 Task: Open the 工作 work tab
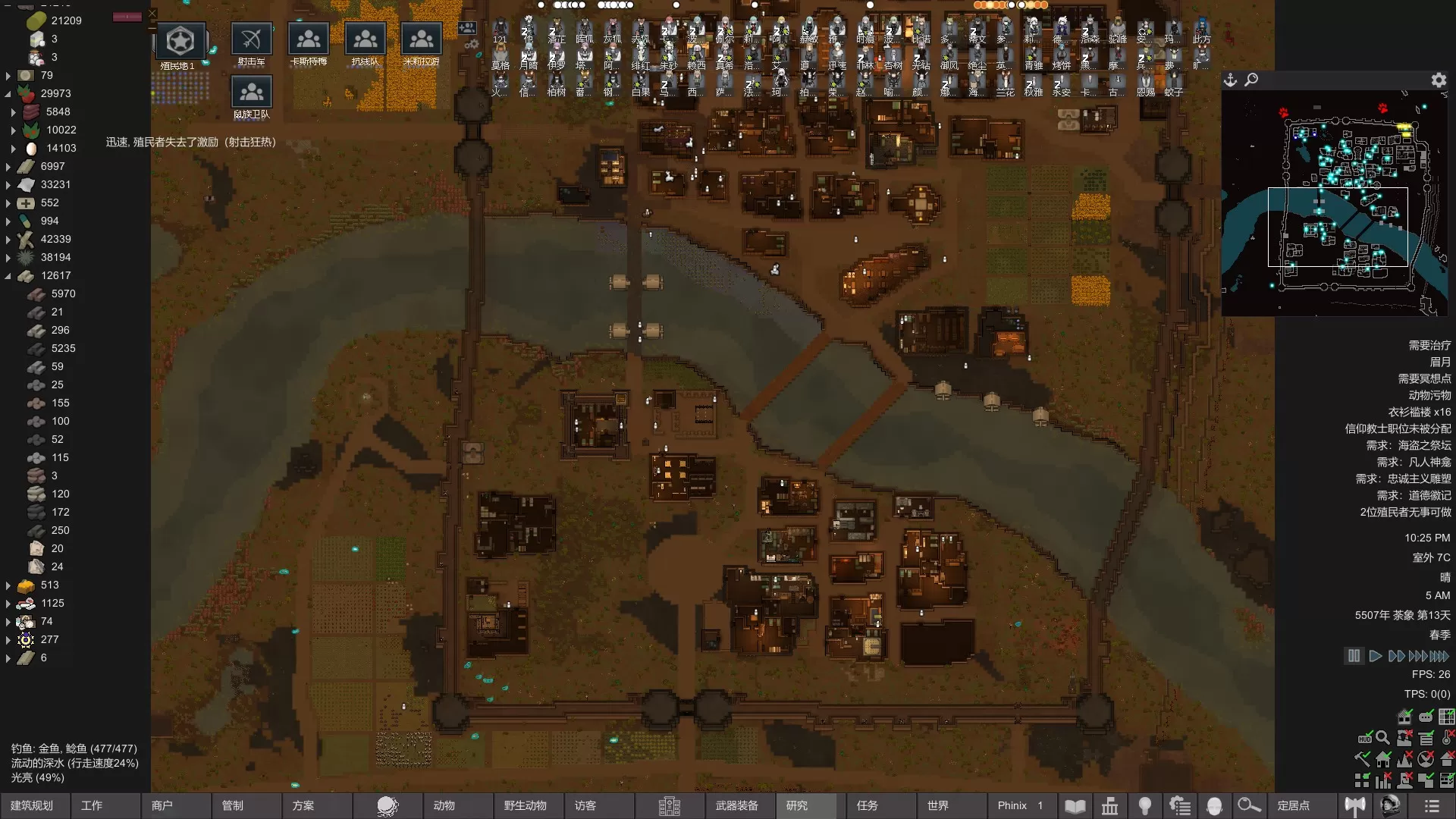tap(92, 805)
